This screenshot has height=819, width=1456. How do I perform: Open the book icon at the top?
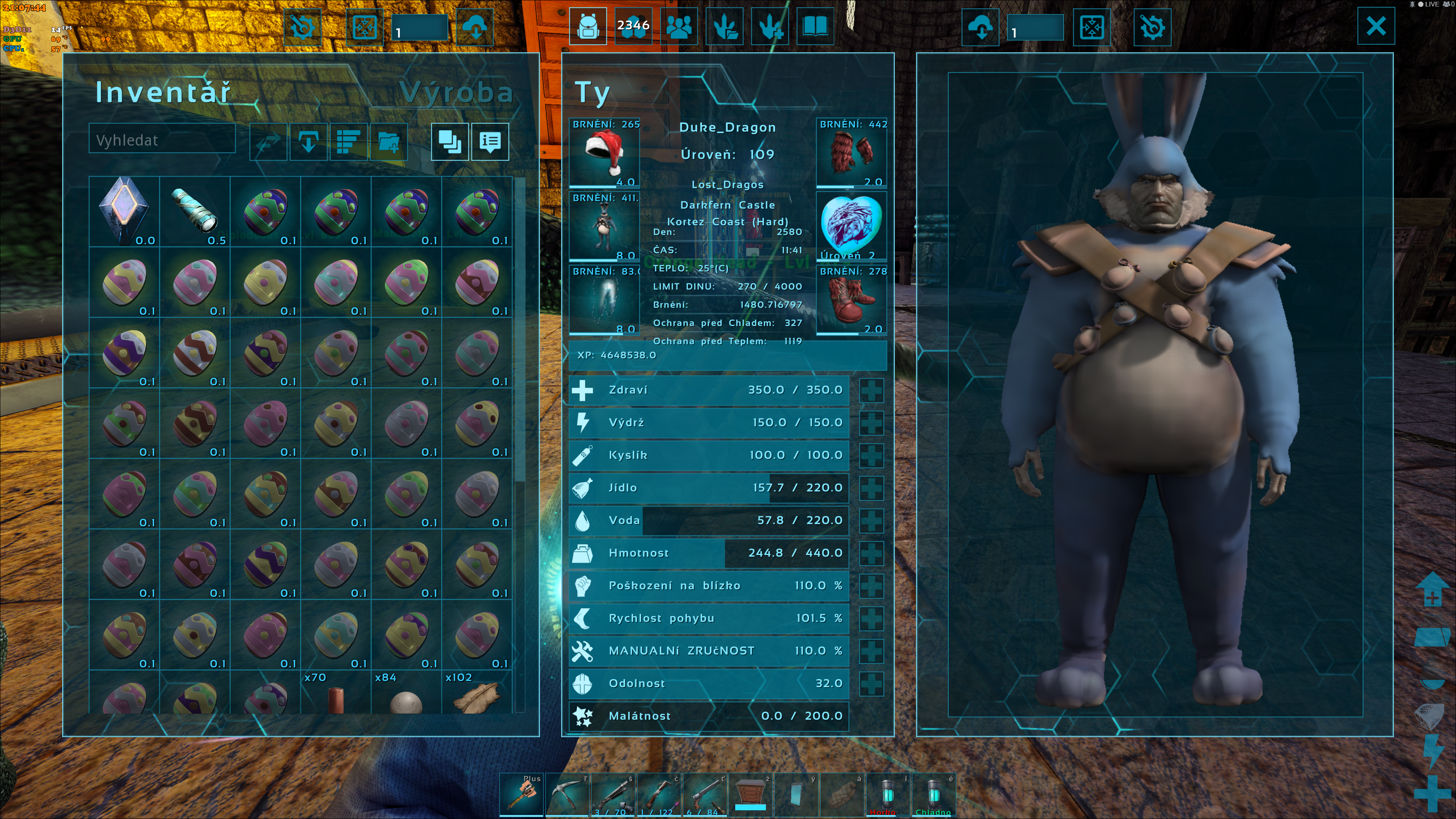coord(815,26)
